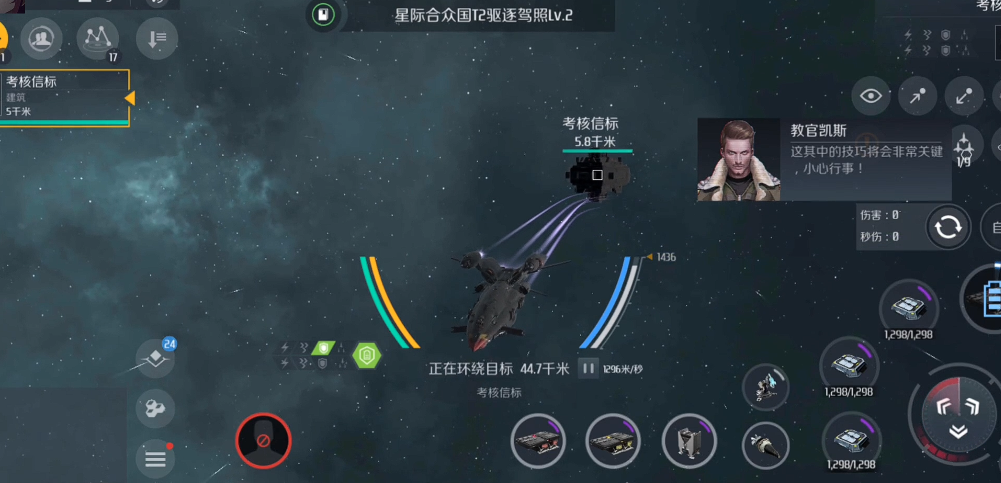Open the hexagon cluster icon

pyautogui.click(x=155, y=409)
